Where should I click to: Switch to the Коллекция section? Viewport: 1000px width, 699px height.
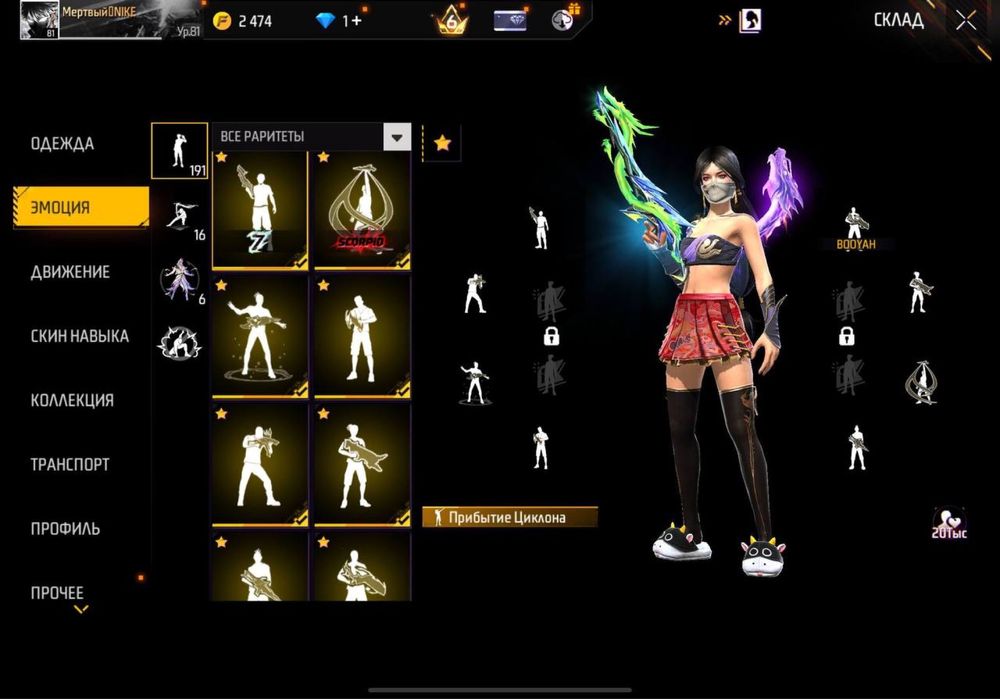[x=72, y=400]
